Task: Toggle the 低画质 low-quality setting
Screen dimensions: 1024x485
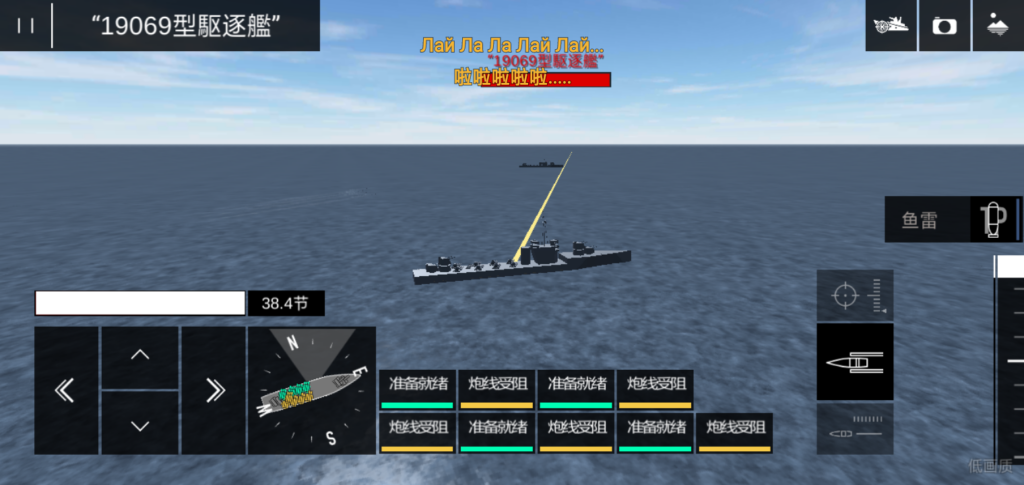Action: click(x=989, y=465)
